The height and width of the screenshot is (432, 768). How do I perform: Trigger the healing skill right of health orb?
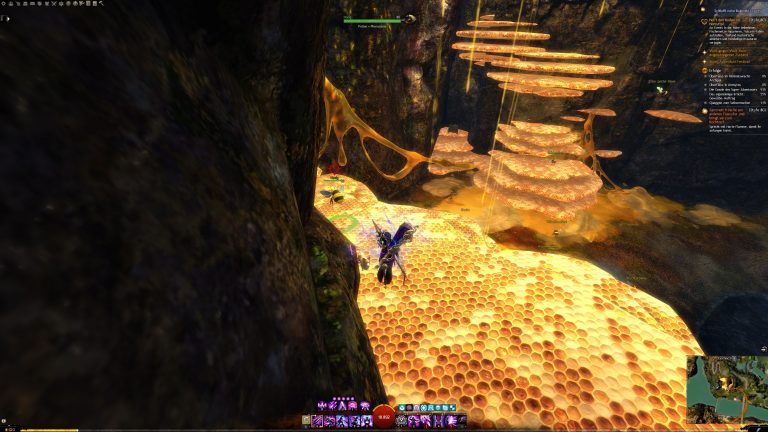tap(402, 421)
